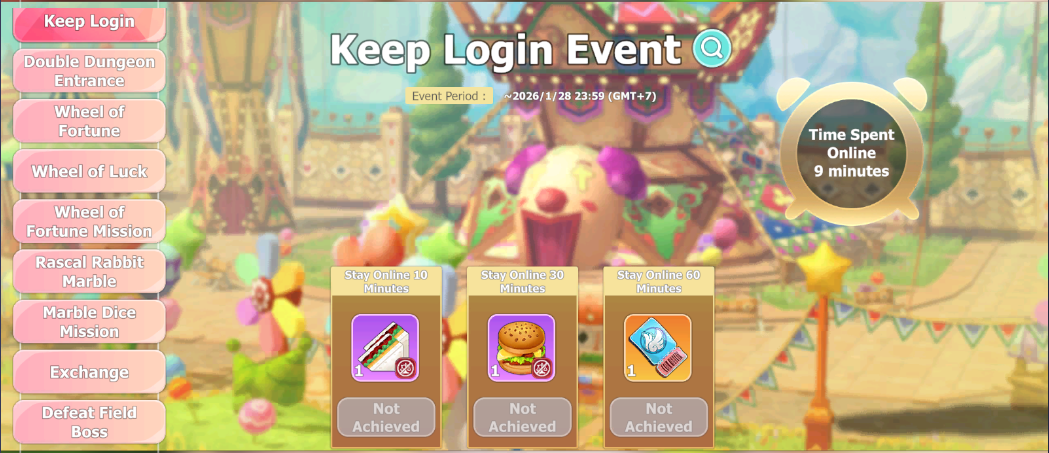Inspect the burger reward icon

coord(521,348)
